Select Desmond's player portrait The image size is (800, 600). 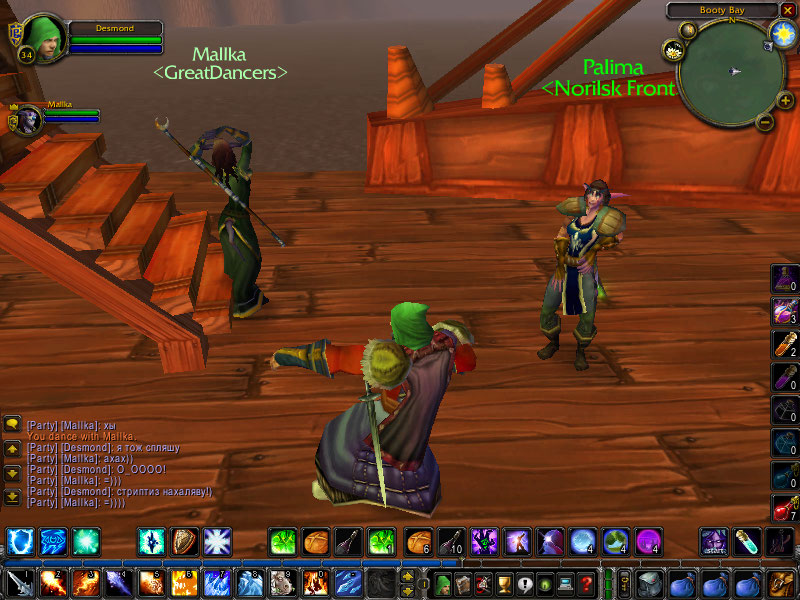tap(42, 37)
